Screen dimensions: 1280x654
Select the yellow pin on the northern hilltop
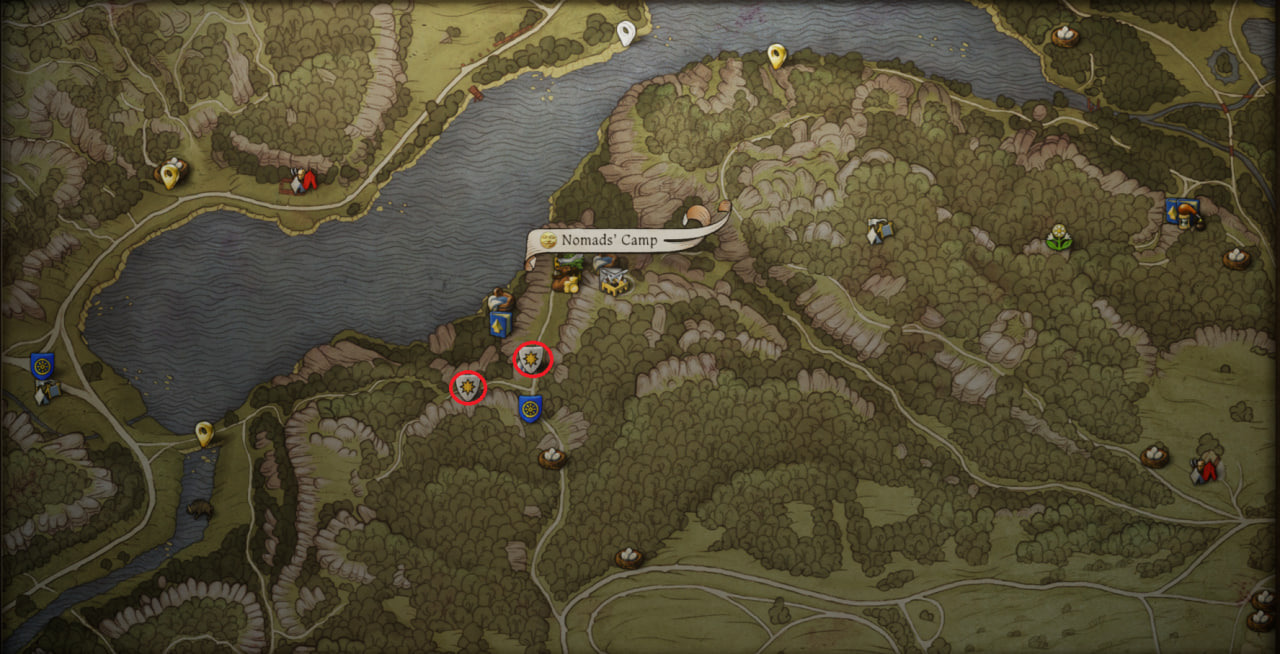tap(776, 56)
